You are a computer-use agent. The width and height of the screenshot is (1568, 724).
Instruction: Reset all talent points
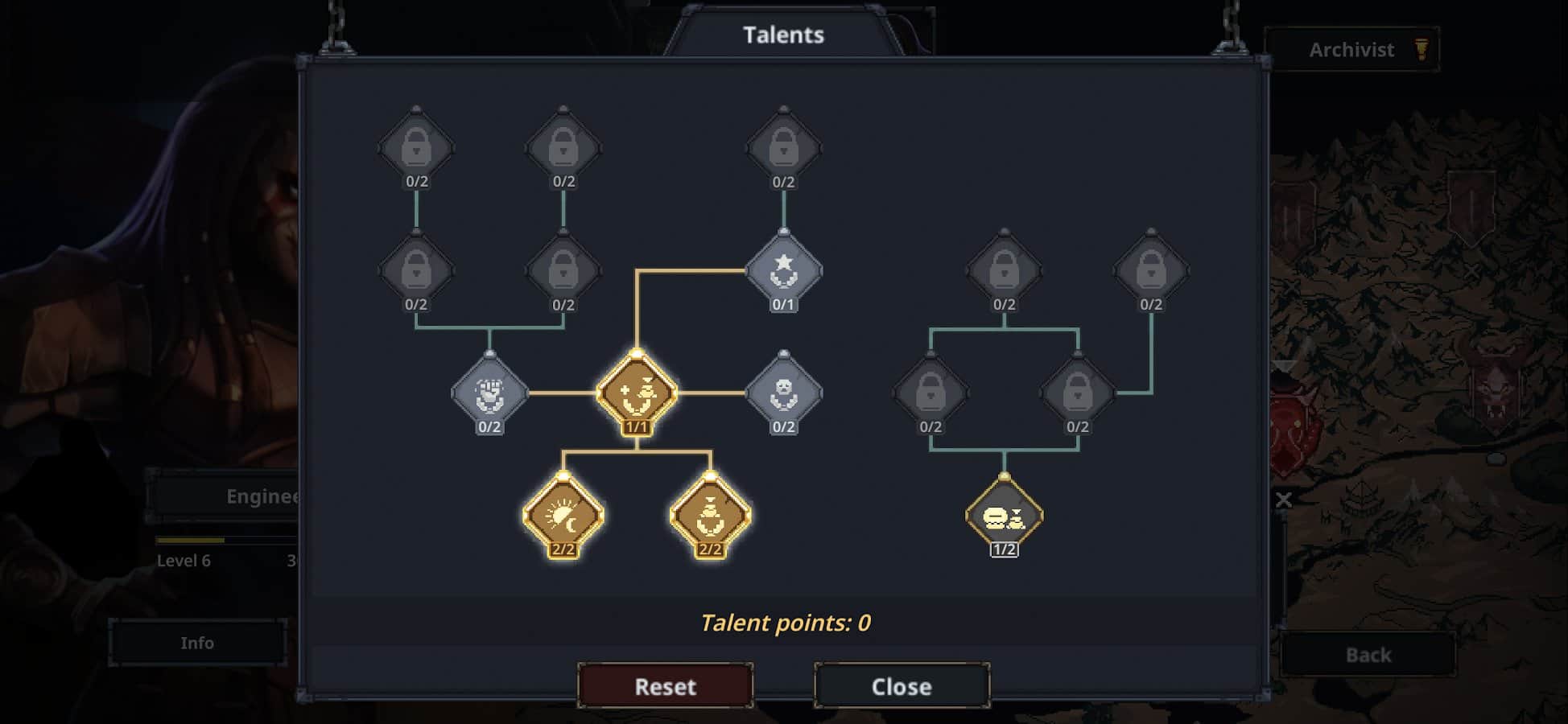tap(665, 685)
